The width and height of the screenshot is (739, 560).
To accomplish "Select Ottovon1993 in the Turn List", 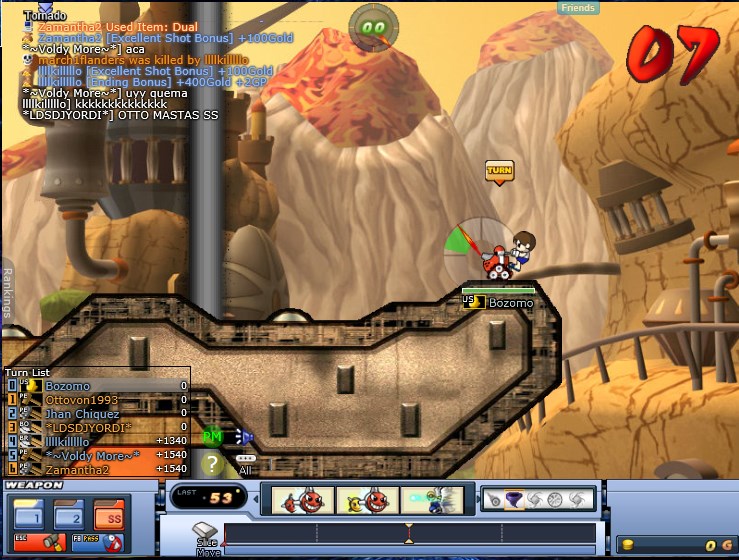I will coord(81,400).
